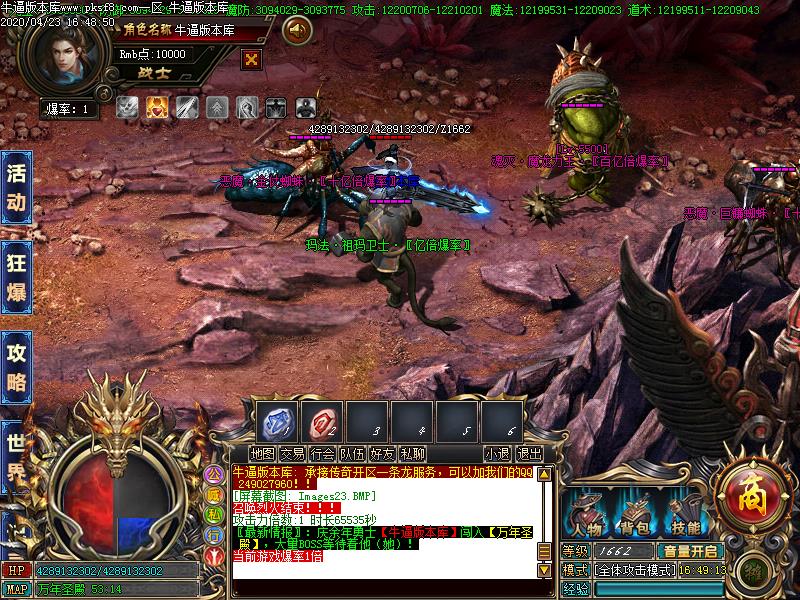Open the round red 商 shop button
The image size is (800, 600).
pyautogui.click(x=747, y=494)
